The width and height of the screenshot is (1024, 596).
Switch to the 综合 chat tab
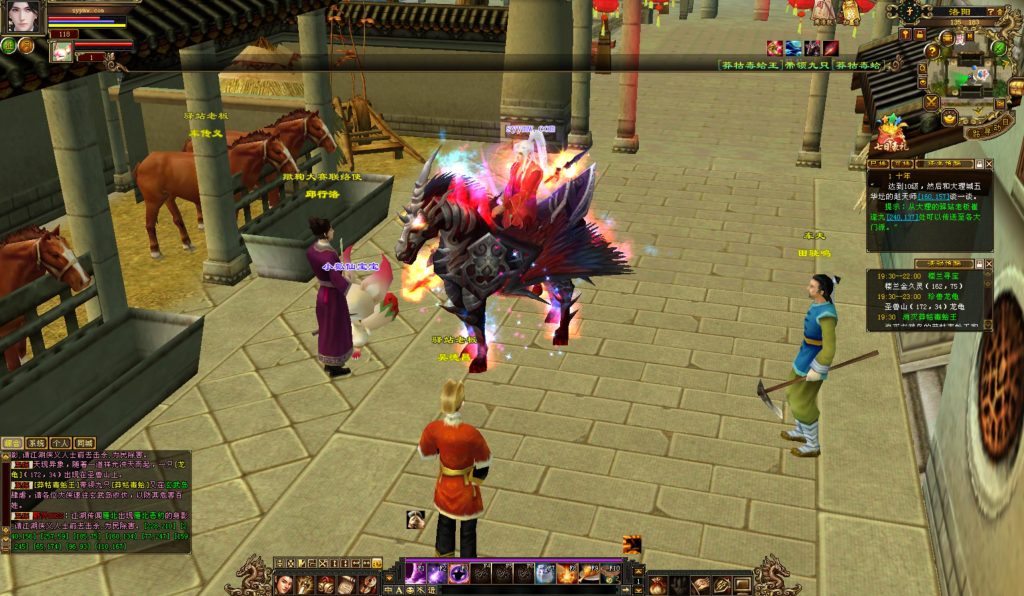[x=13, y=442]
